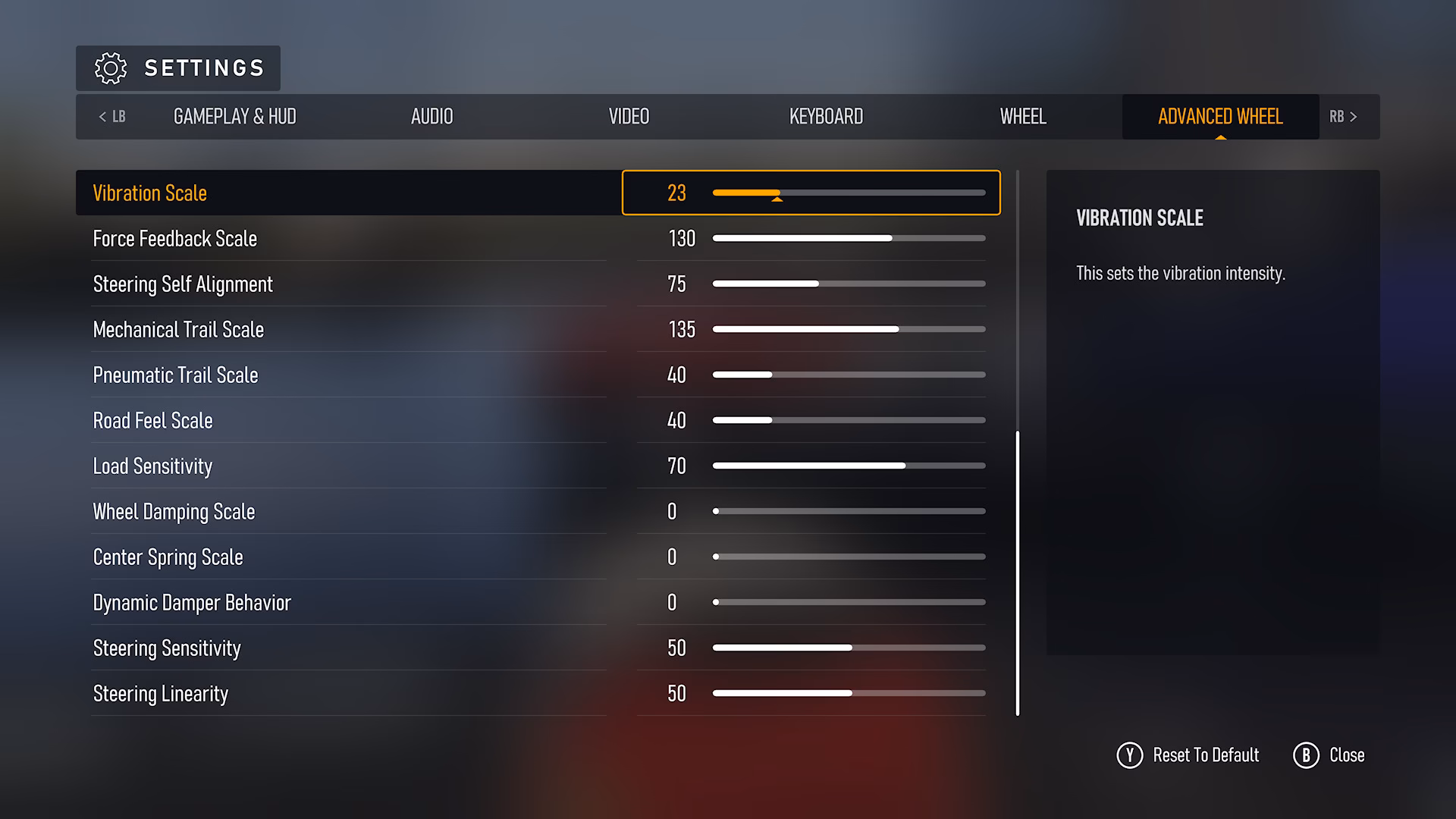
Task: Switch to the Video tab
Action: point(629,117)
